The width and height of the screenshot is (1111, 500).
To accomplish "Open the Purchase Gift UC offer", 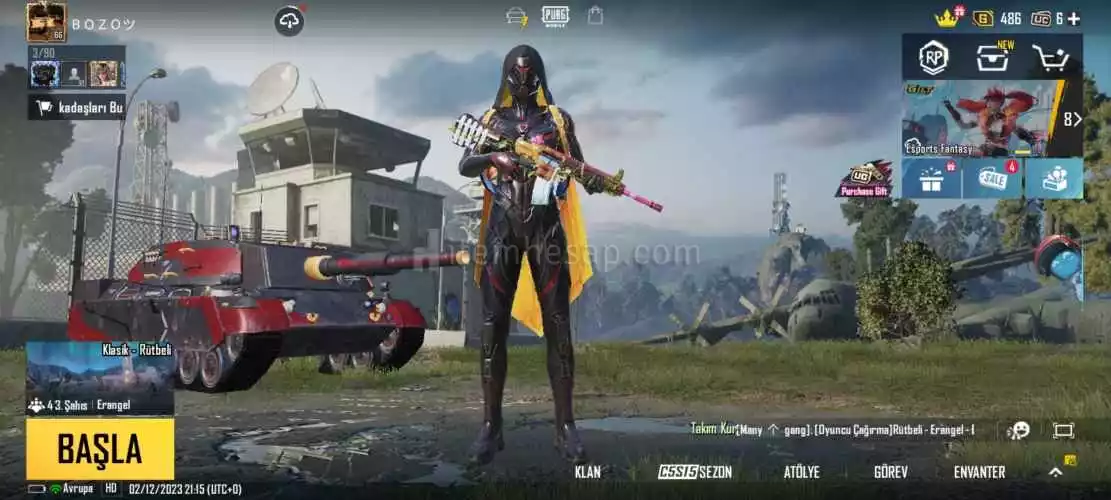I will pos(865,179).
